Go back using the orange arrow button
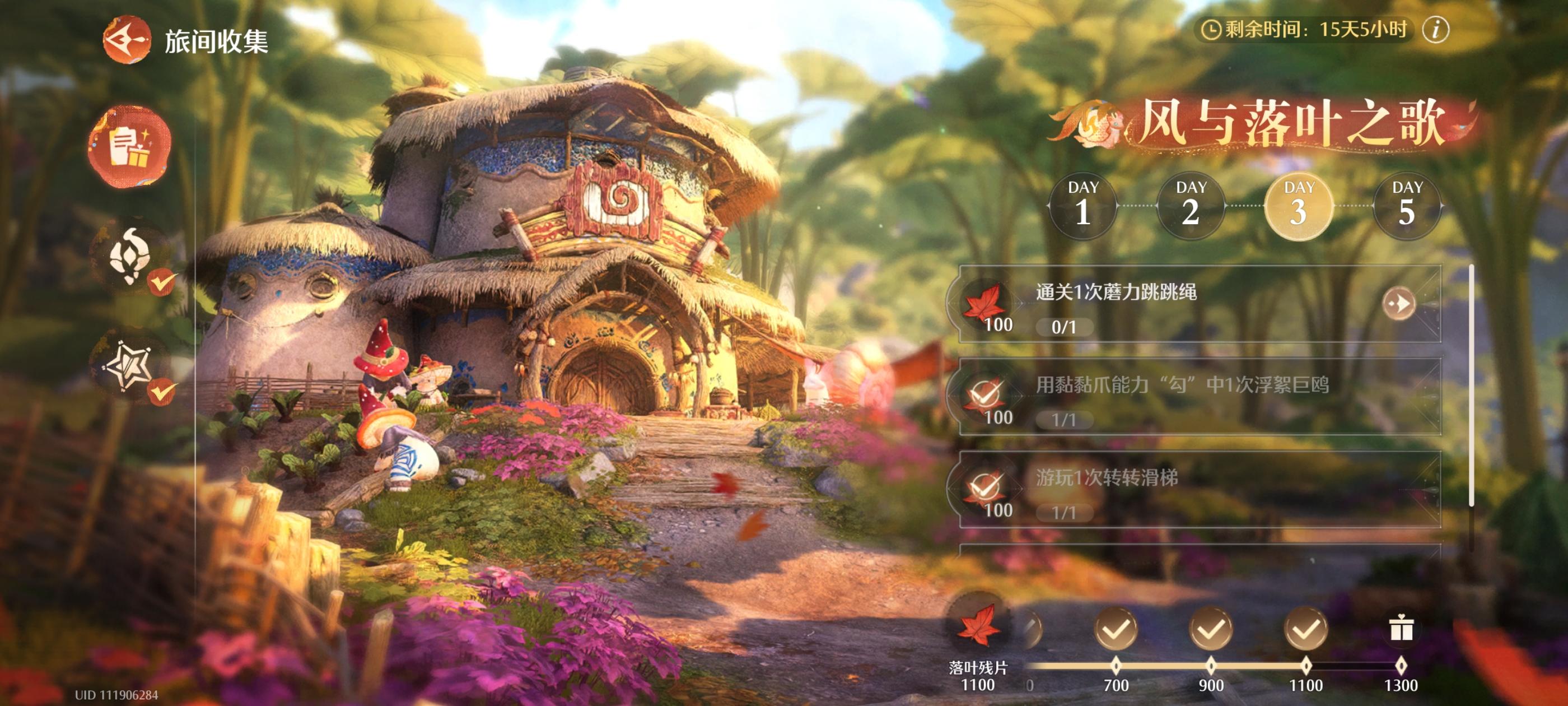The width and height of the screenshot is (1568, 706). point(127,40)
